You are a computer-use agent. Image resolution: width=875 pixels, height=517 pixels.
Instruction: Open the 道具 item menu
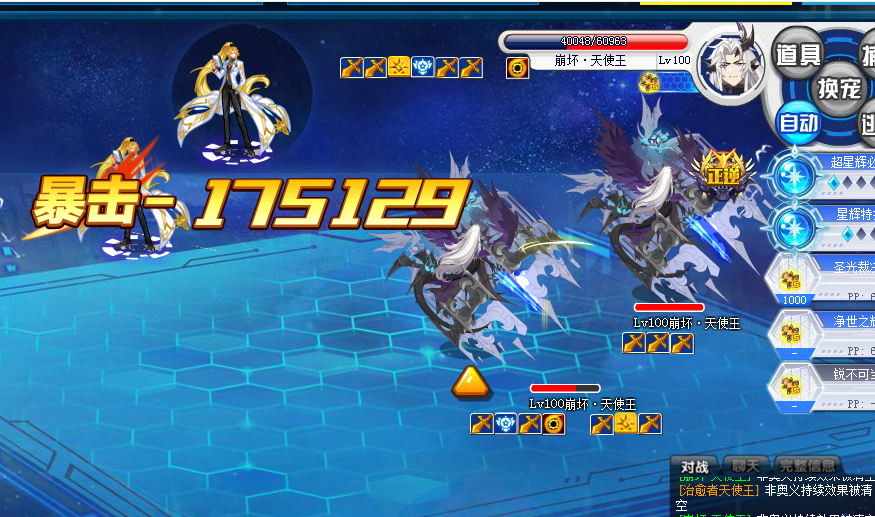798,54
